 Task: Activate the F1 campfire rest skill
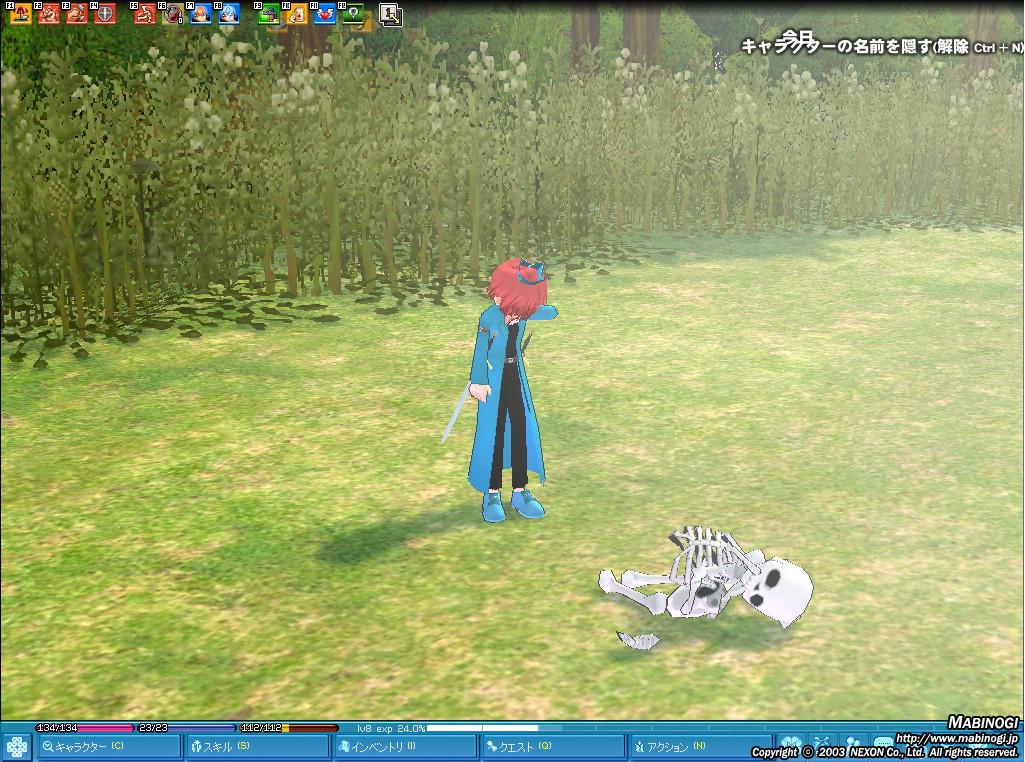[20, 14]
